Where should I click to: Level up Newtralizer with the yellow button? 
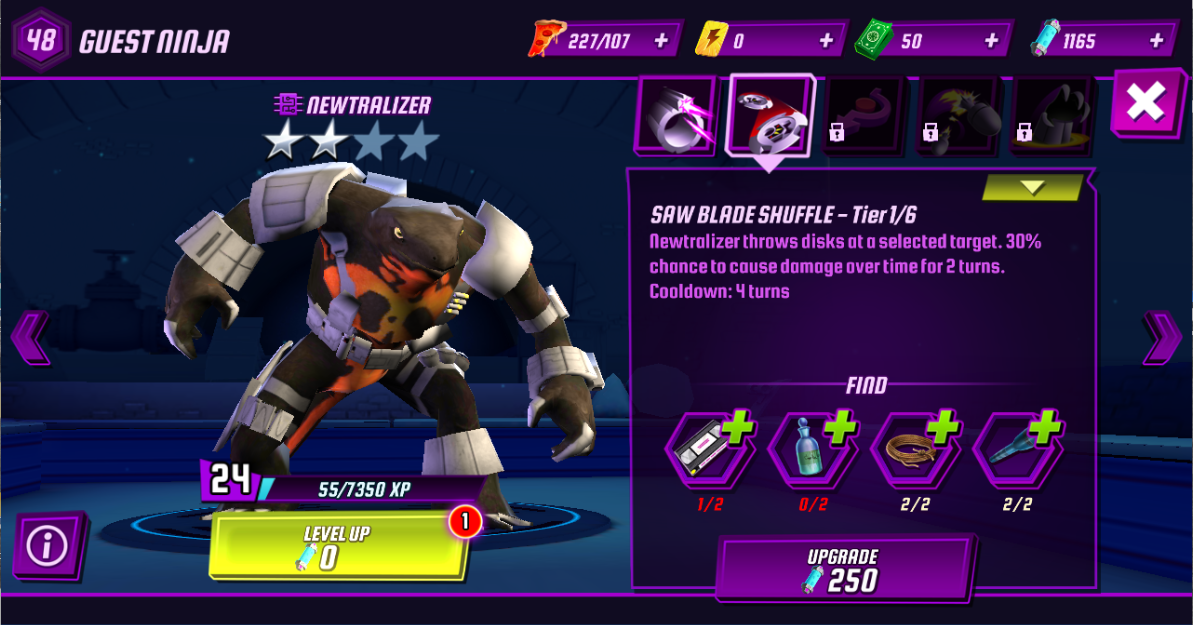(x=338, y=547)
